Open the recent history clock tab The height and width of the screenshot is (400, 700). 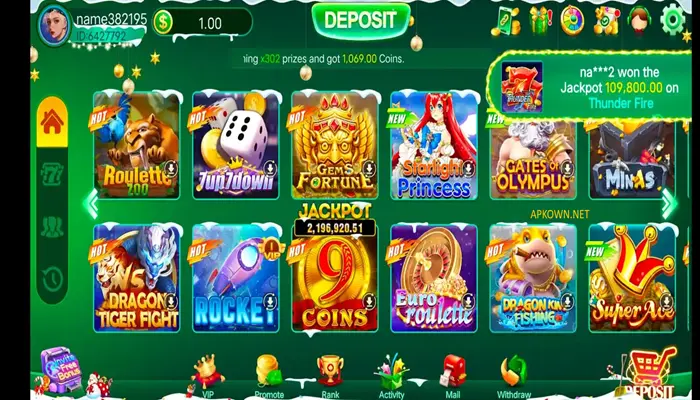tap(52, 277)
